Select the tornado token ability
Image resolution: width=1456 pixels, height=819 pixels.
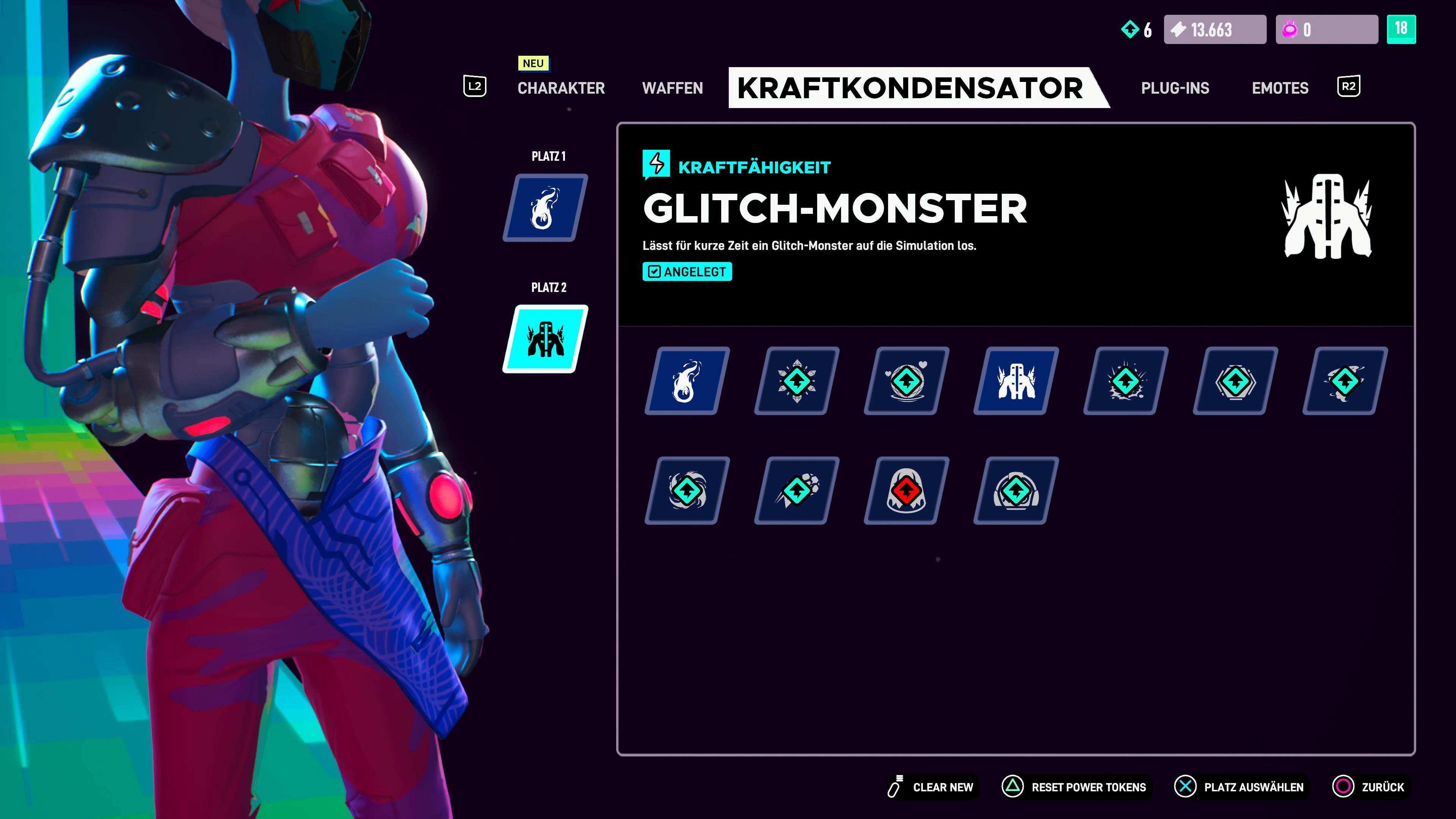click(x=1345, y=381)
